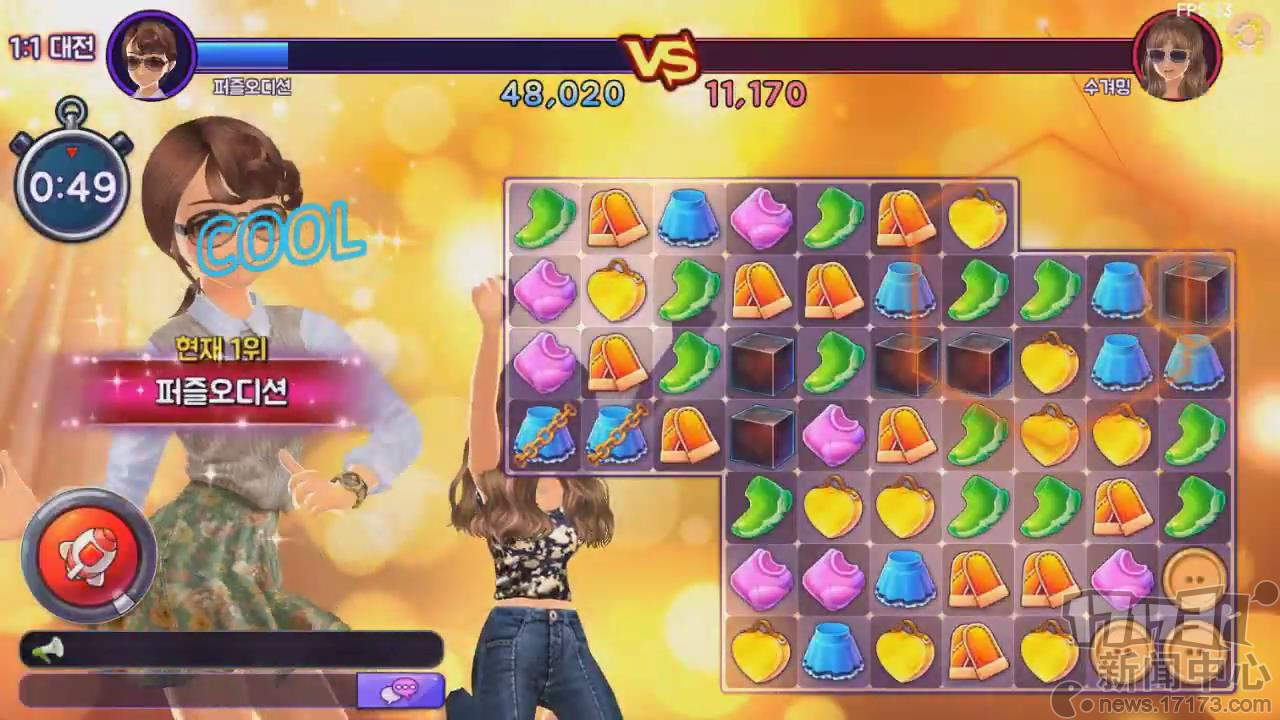The height and width of the screenshot is (720, 1280).
Task: Tap the pink shirt in the board's top row
Action: coord(762,217)
